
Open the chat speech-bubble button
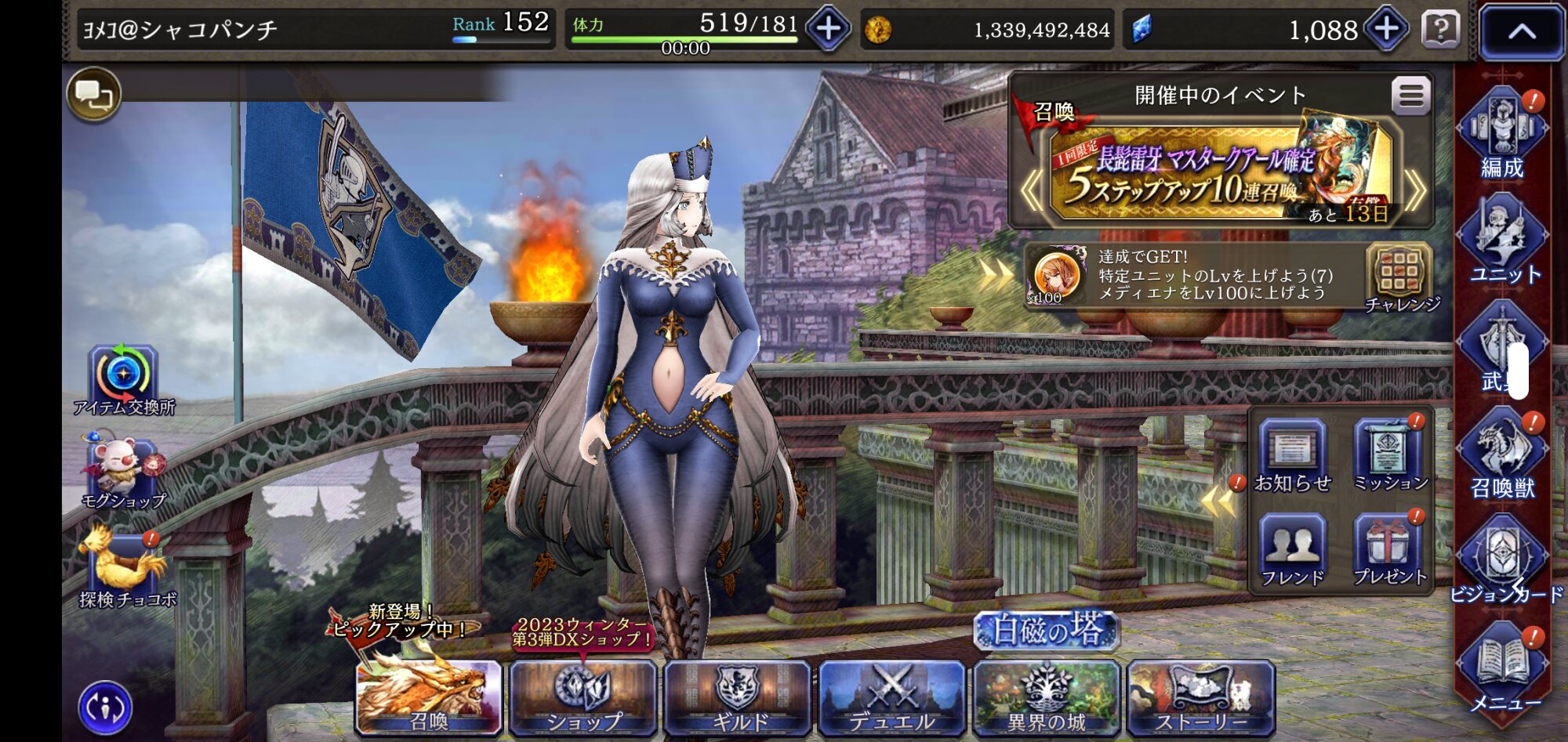pyautogui.click(x=94, y=96)
